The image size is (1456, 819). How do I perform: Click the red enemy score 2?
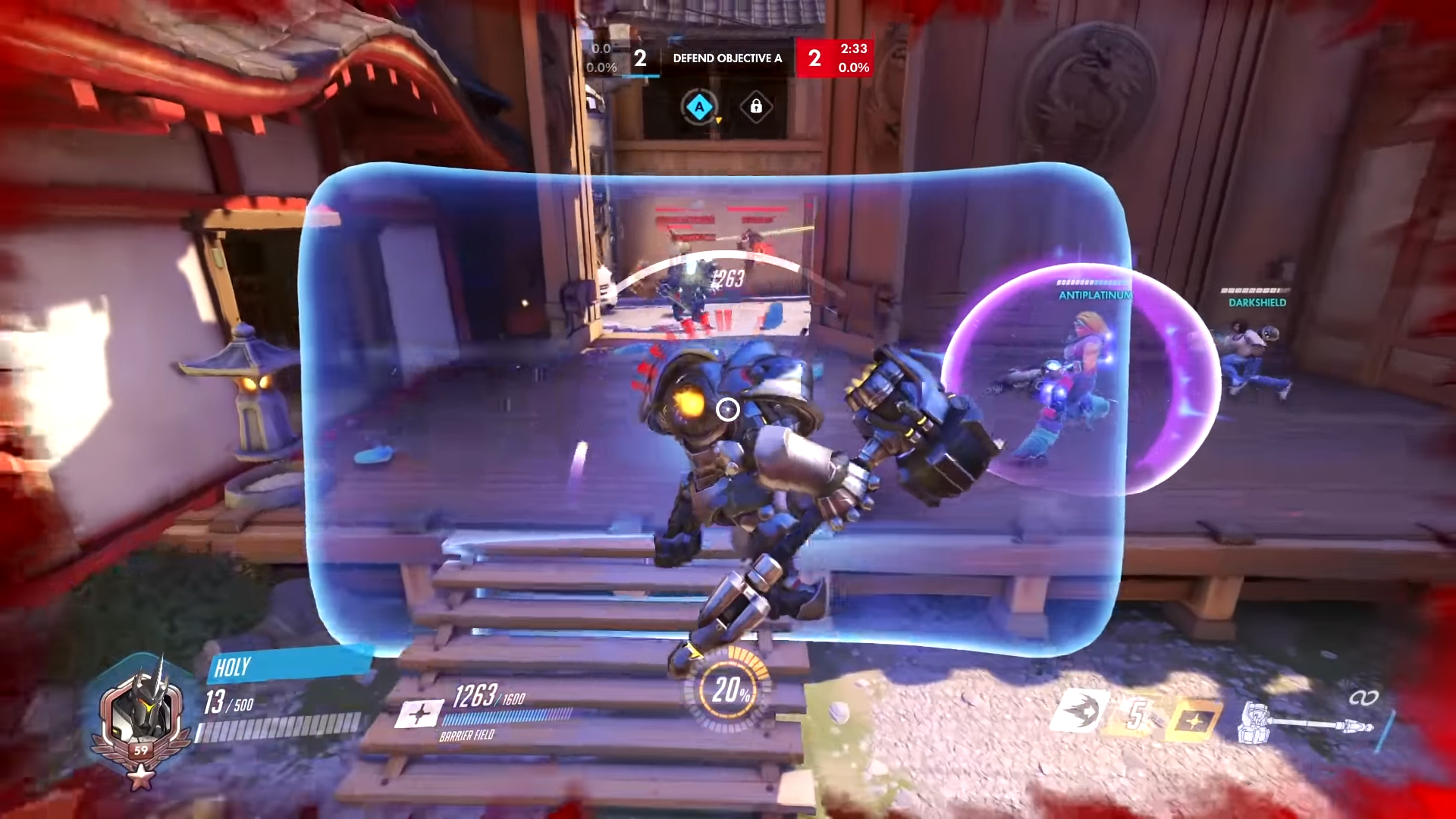tap(814, 59)
